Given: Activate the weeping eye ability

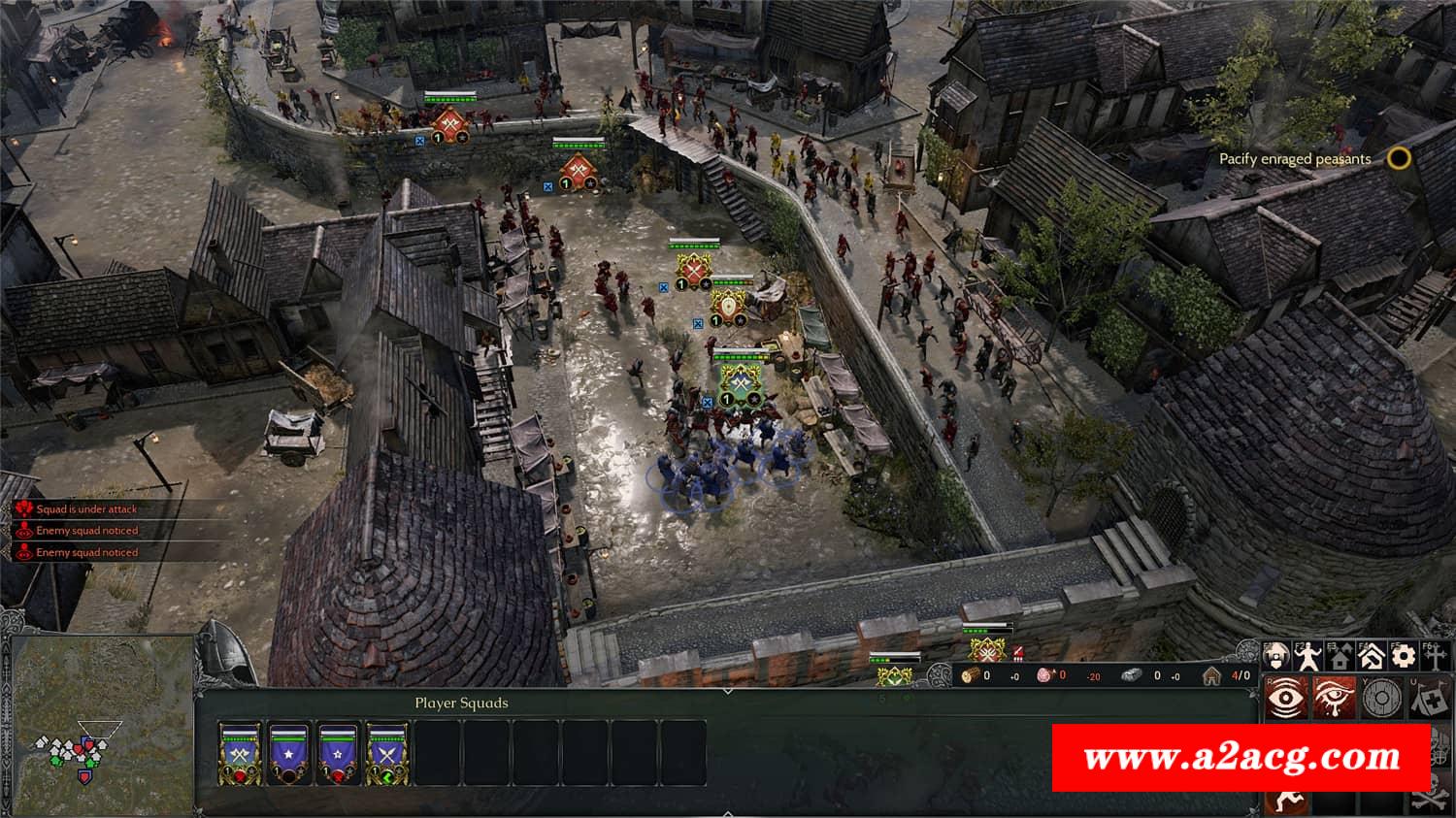Looking at the screenshot, I should pyautogui.click(x=1333, y=699).
